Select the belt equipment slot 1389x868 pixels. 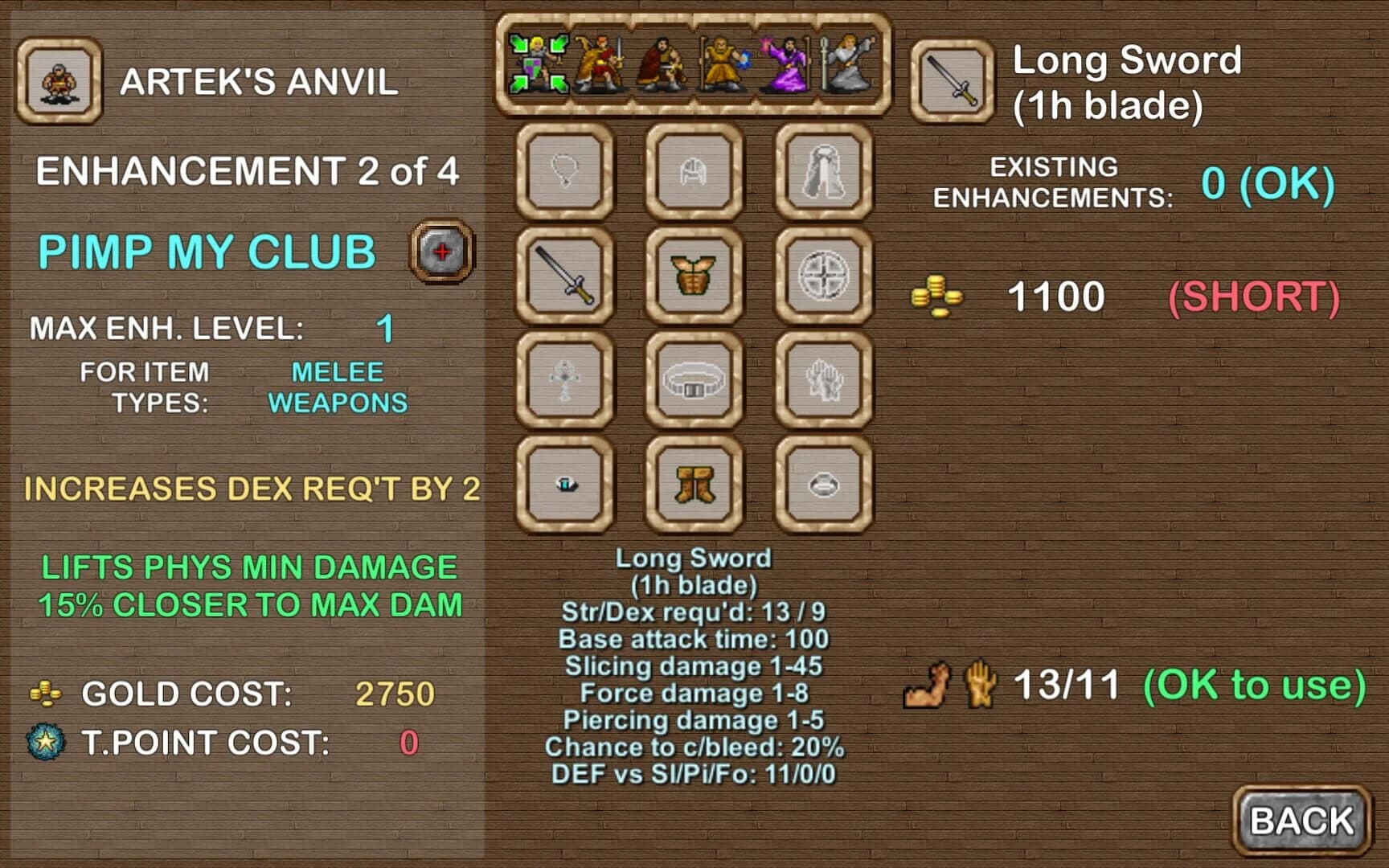pyautogui.click(x=694, y=380)
